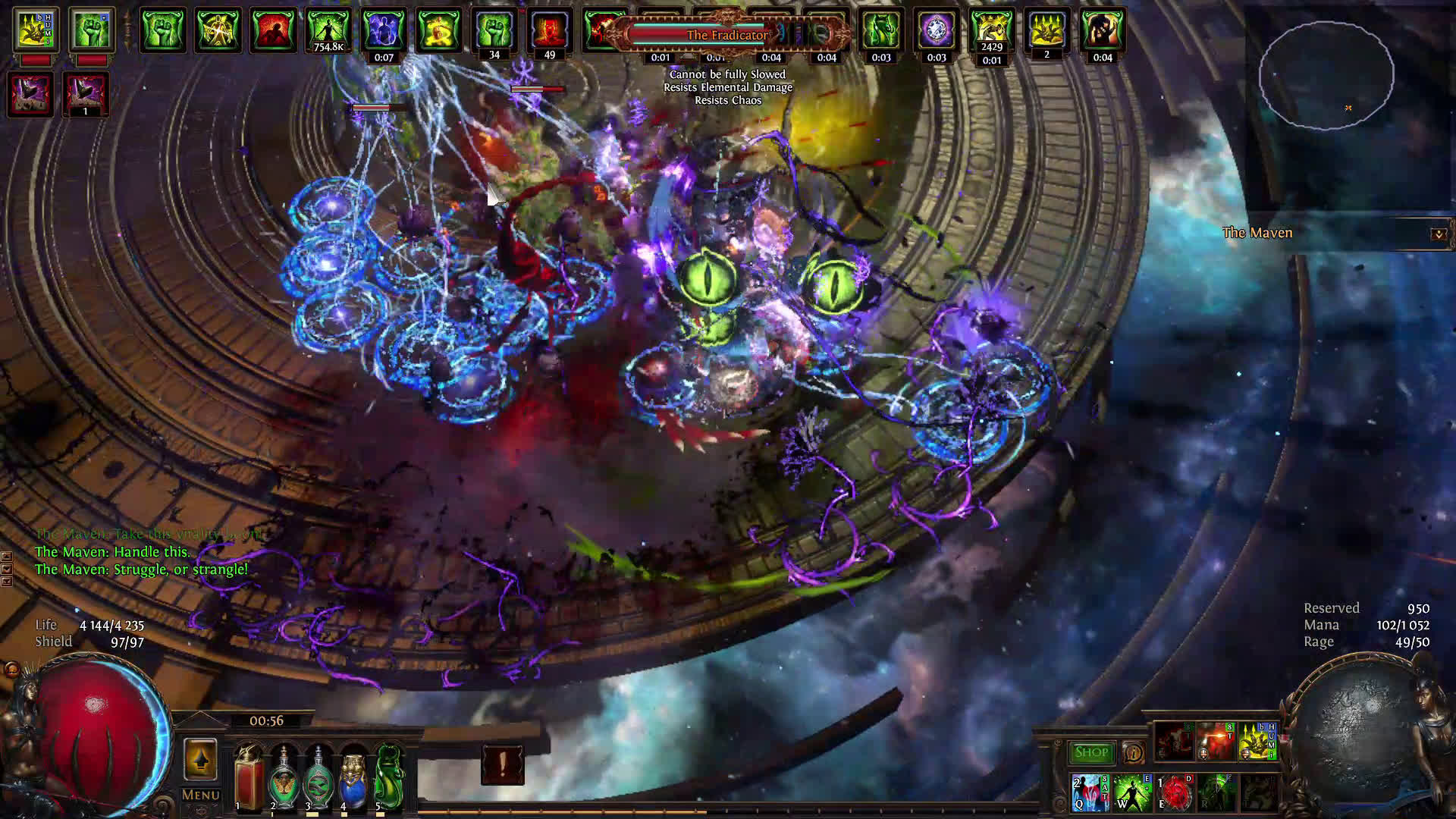This screenshot has height=819, width=1456.
Task: Select the yellow claw hand skill slot
Action: [1257, 742]
